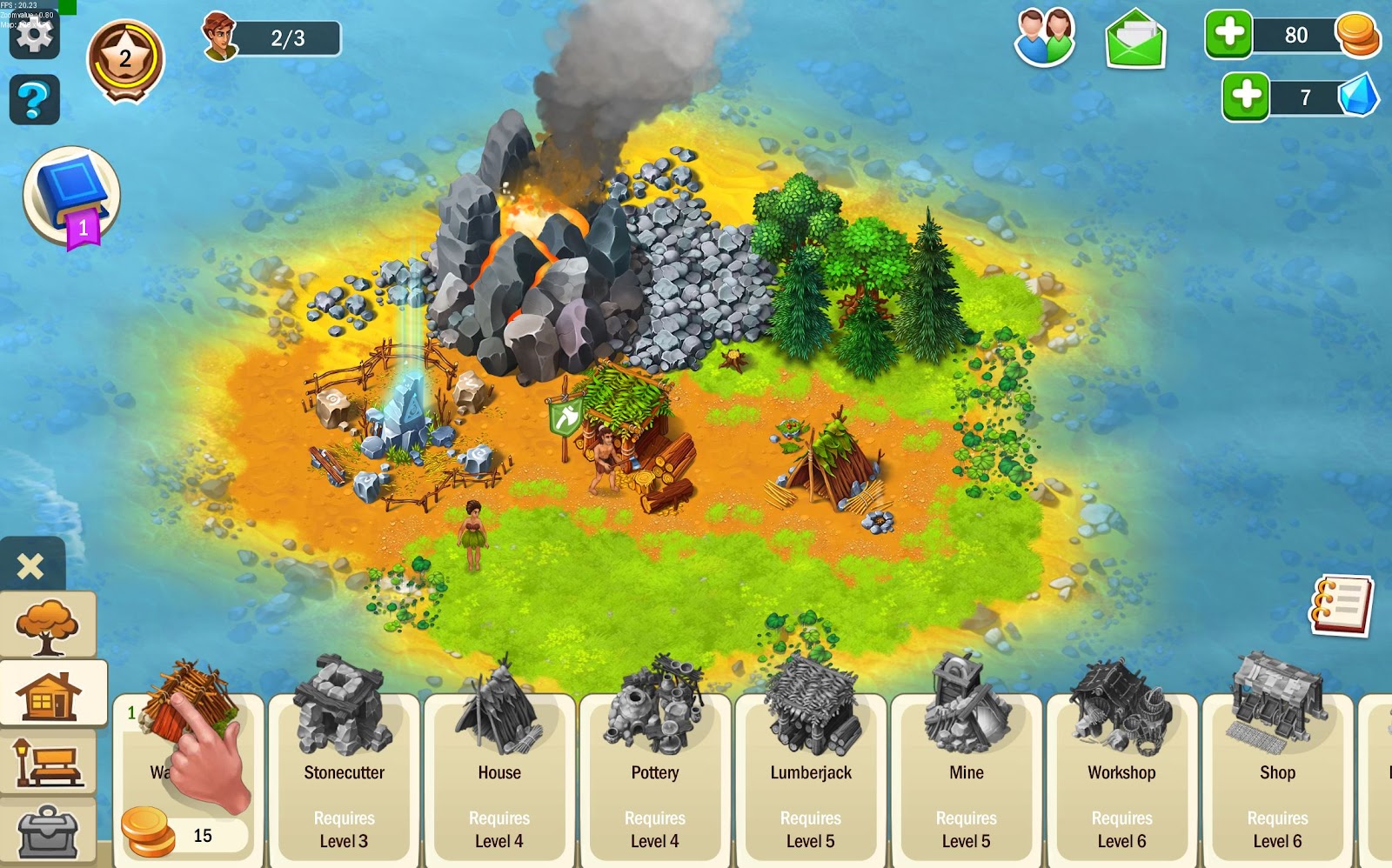Switch to the house buildings tab
The width and height of the screenshot is (1392, 868).
click(x=52, y=693)
